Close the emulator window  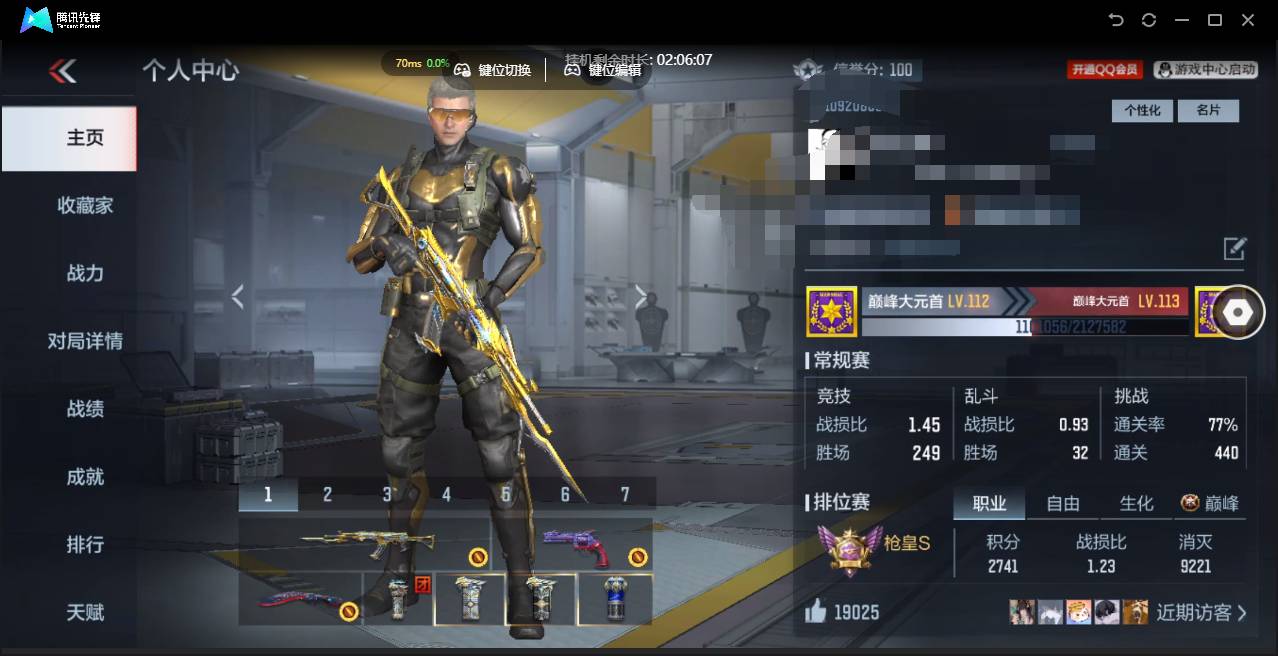tap(1248, 20)
